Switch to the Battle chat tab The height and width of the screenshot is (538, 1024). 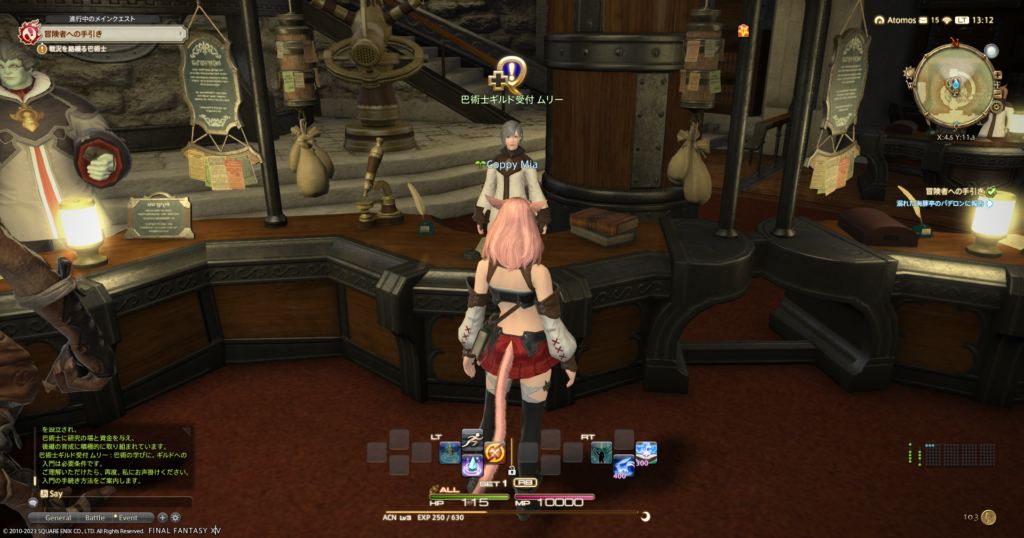pos(95,518)
